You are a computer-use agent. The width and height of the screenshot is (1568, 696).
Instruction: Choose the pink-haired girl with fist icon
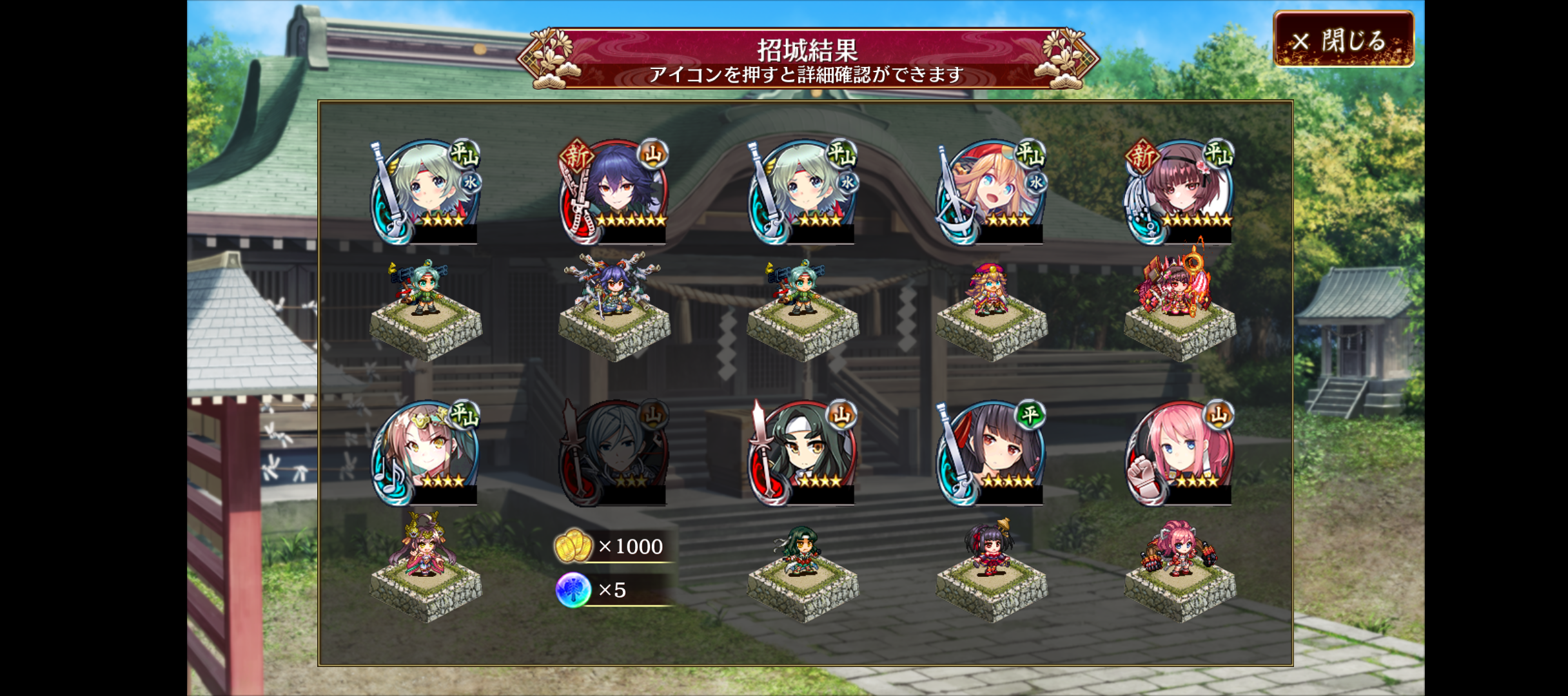coord(1179,452)
